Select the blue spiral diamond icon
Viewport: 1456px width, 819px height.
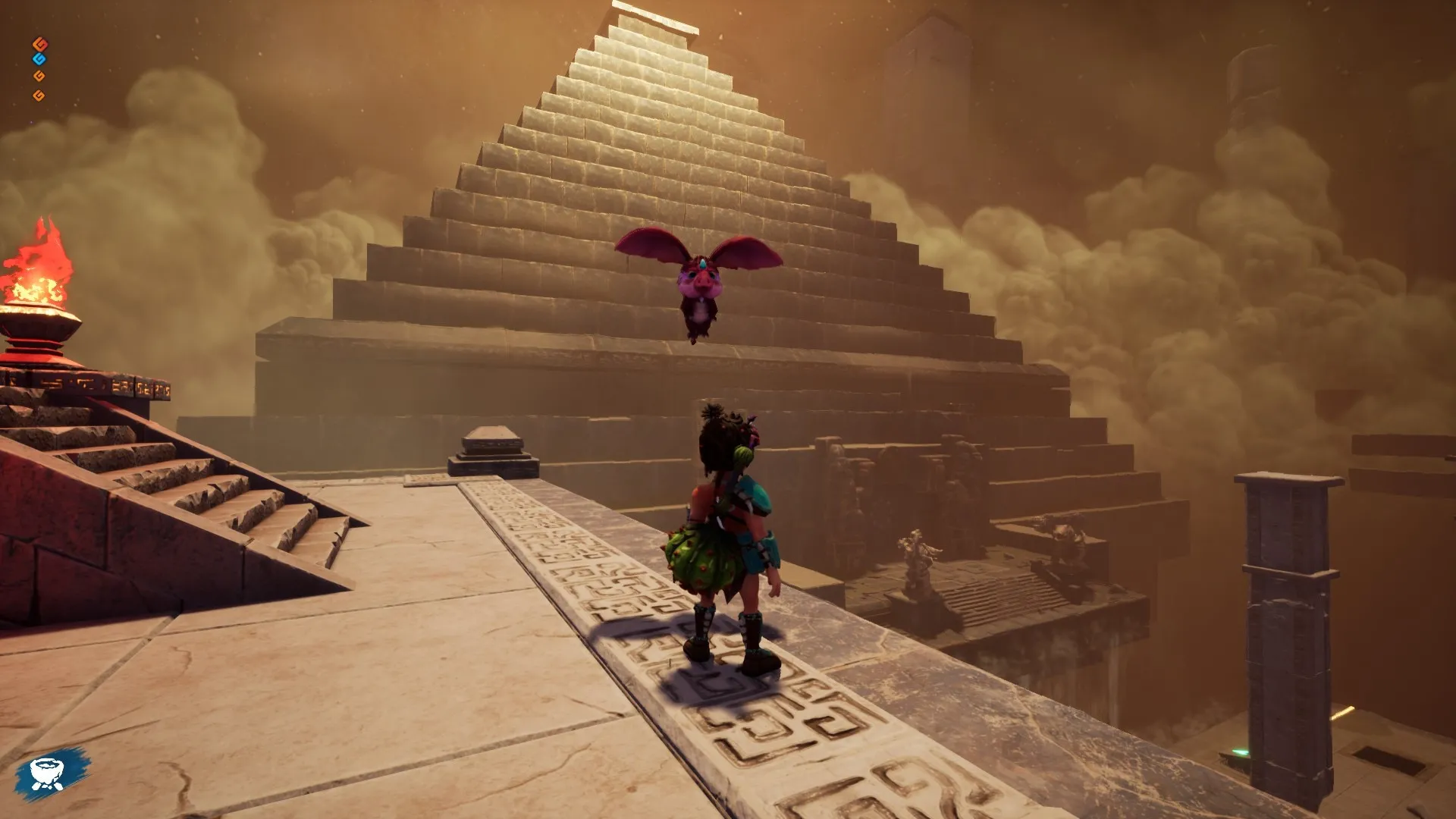click(x=39, y=59)
